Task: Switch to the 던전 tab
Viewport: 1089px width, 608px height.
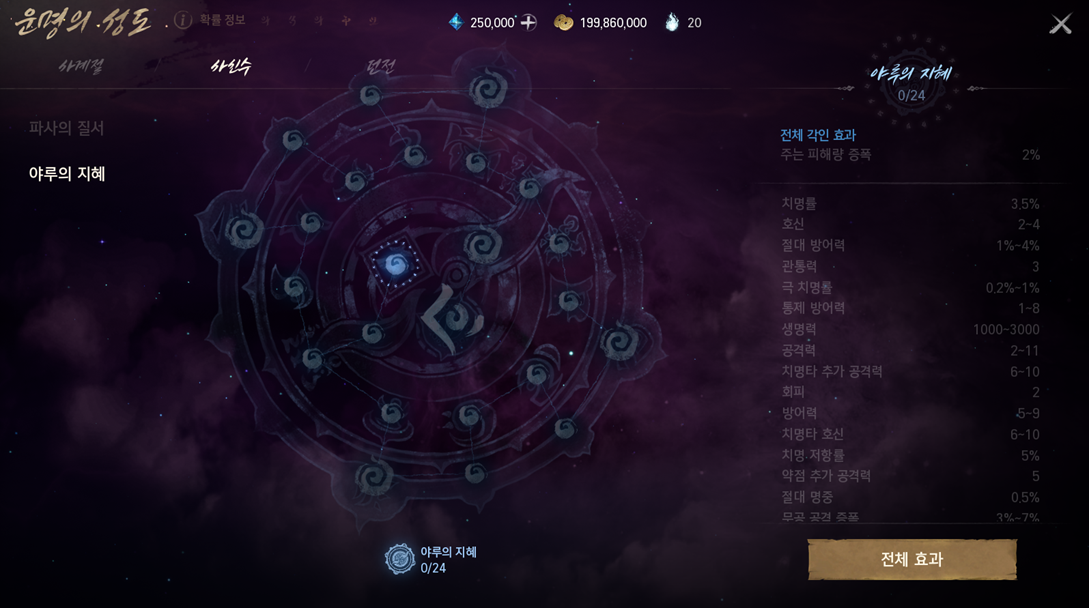Action: (x=381, y=66)
